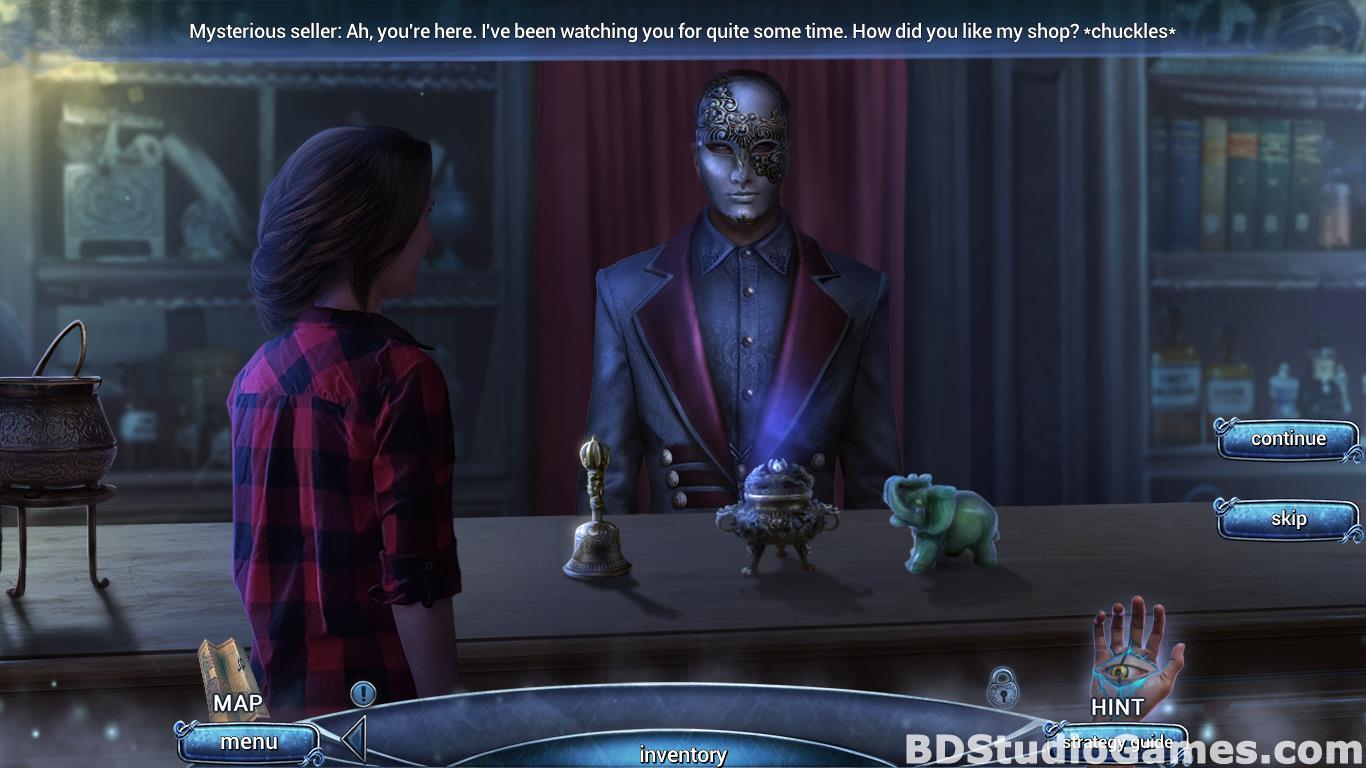Toggle the inventory padlock lock

(1002, 688)
